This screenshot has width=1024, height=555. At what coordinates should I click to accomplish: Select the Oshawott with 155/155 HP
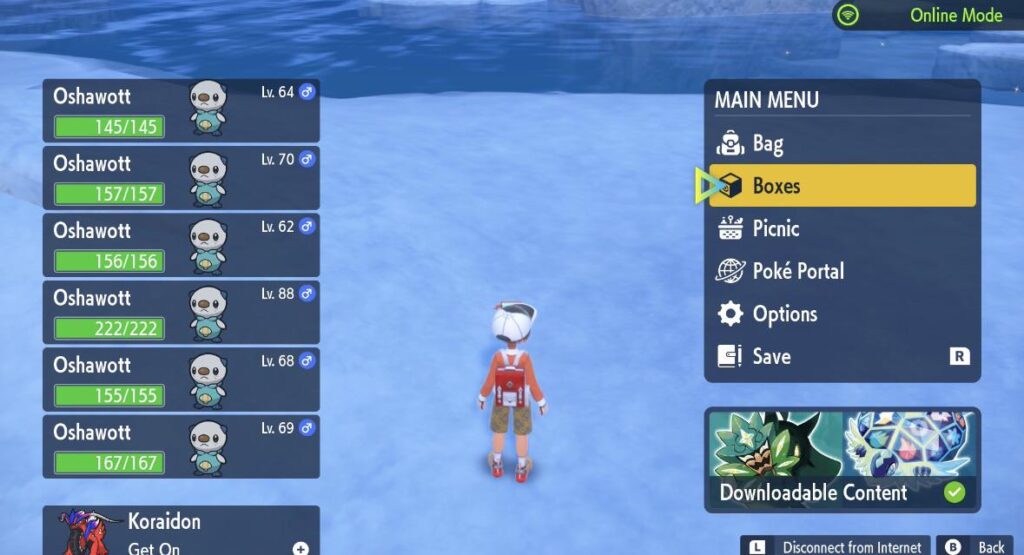click(181, 379)
